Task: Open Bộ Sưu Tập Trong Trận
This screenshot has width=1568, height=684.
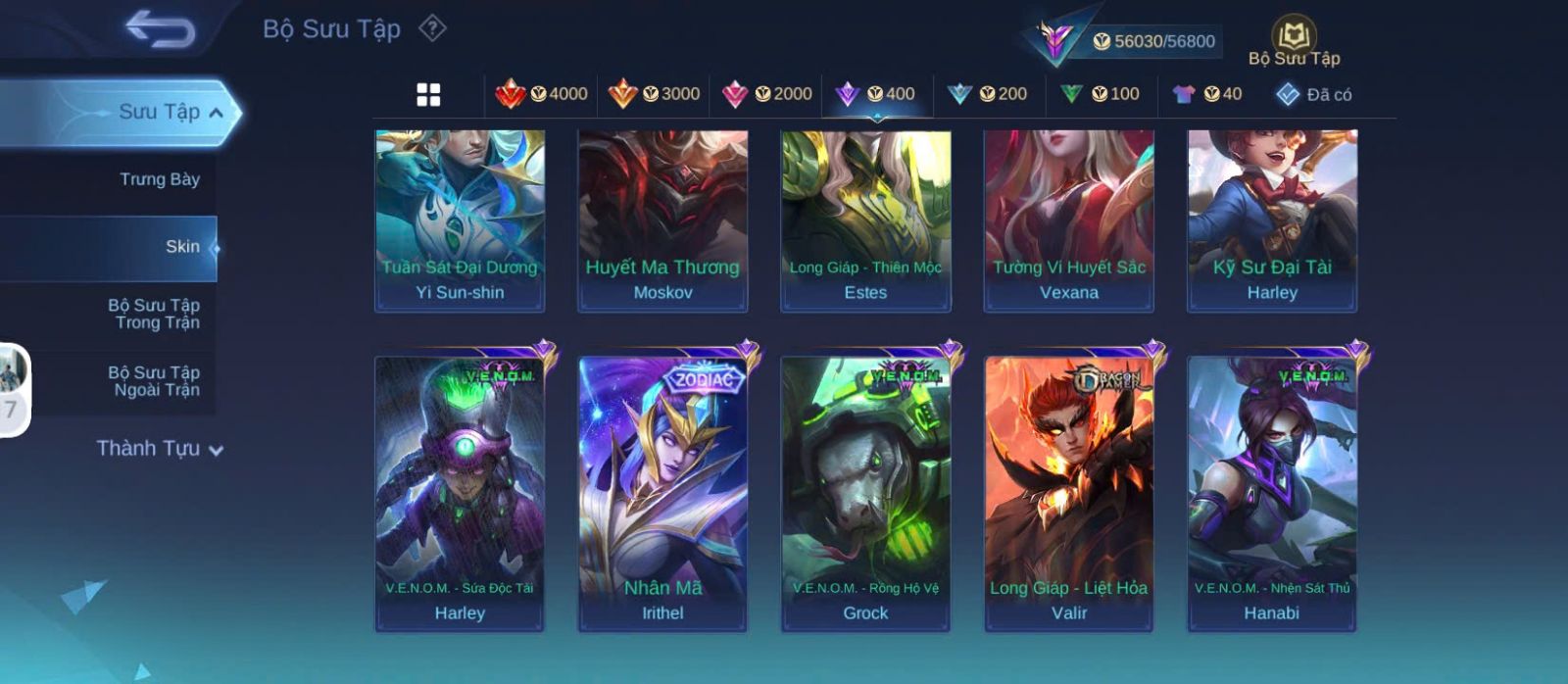Action: click(x=154, y=314)
